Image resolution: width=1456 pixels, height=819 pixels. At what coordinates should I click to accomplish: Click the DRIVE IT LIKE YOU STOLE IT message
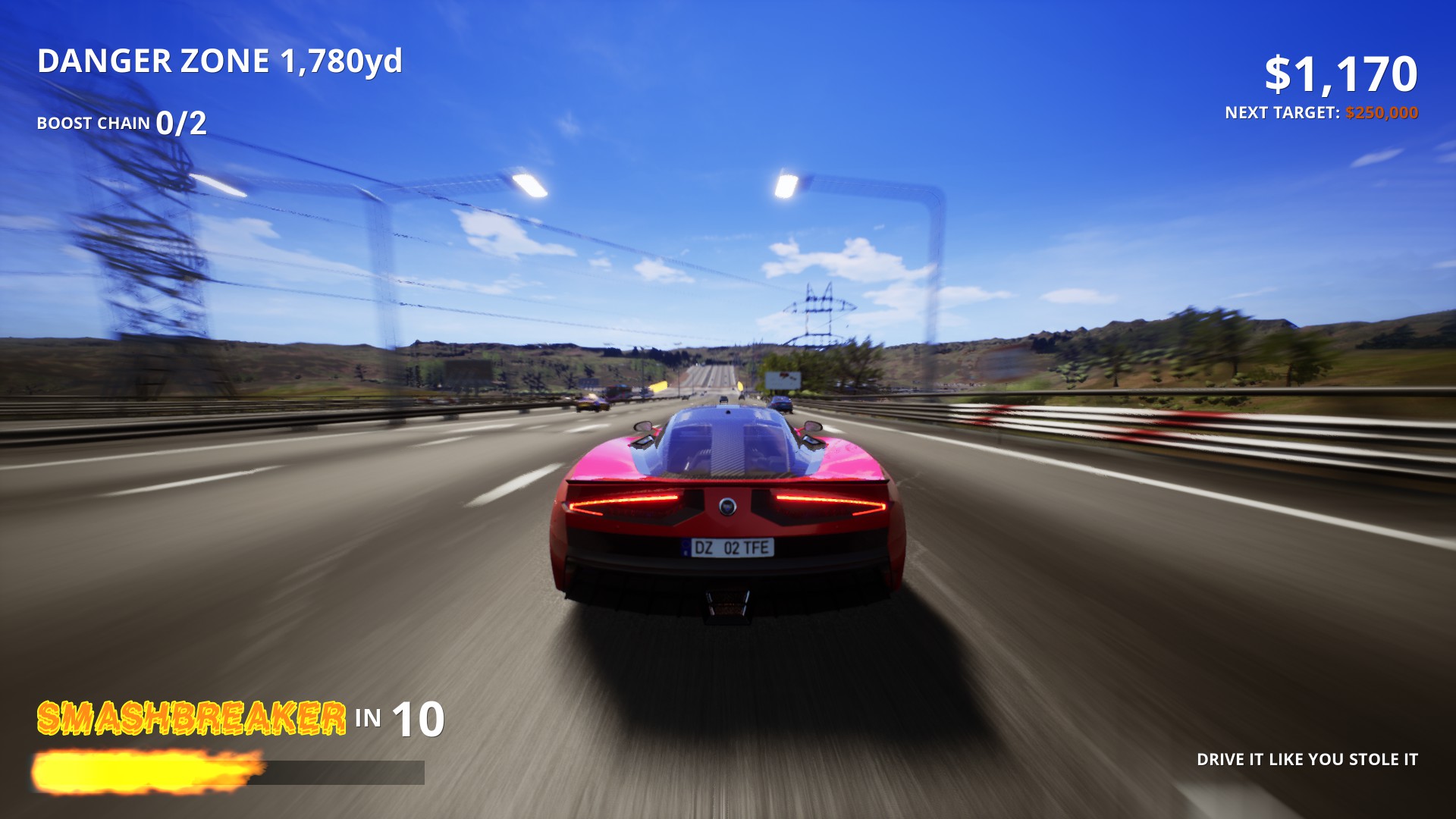coord(1308,758)
